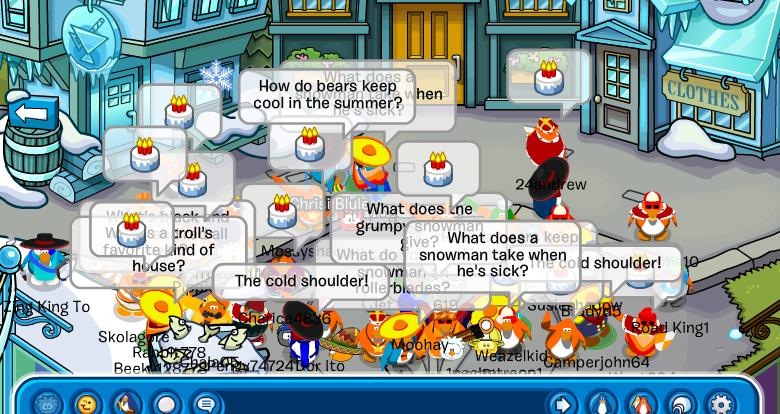Open the emotes menu smiley icon

[87, 403]
